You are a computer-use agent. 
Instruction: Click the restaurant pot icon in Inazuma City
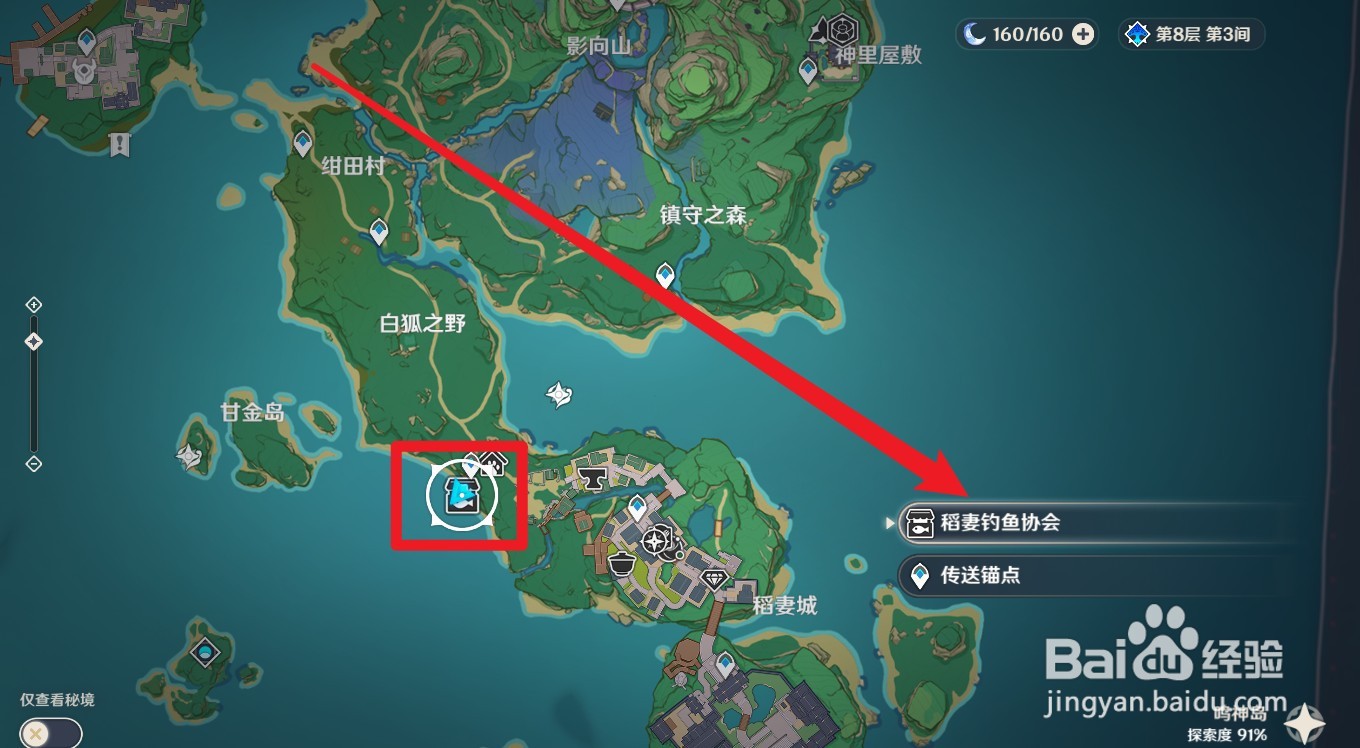[621, 562]
